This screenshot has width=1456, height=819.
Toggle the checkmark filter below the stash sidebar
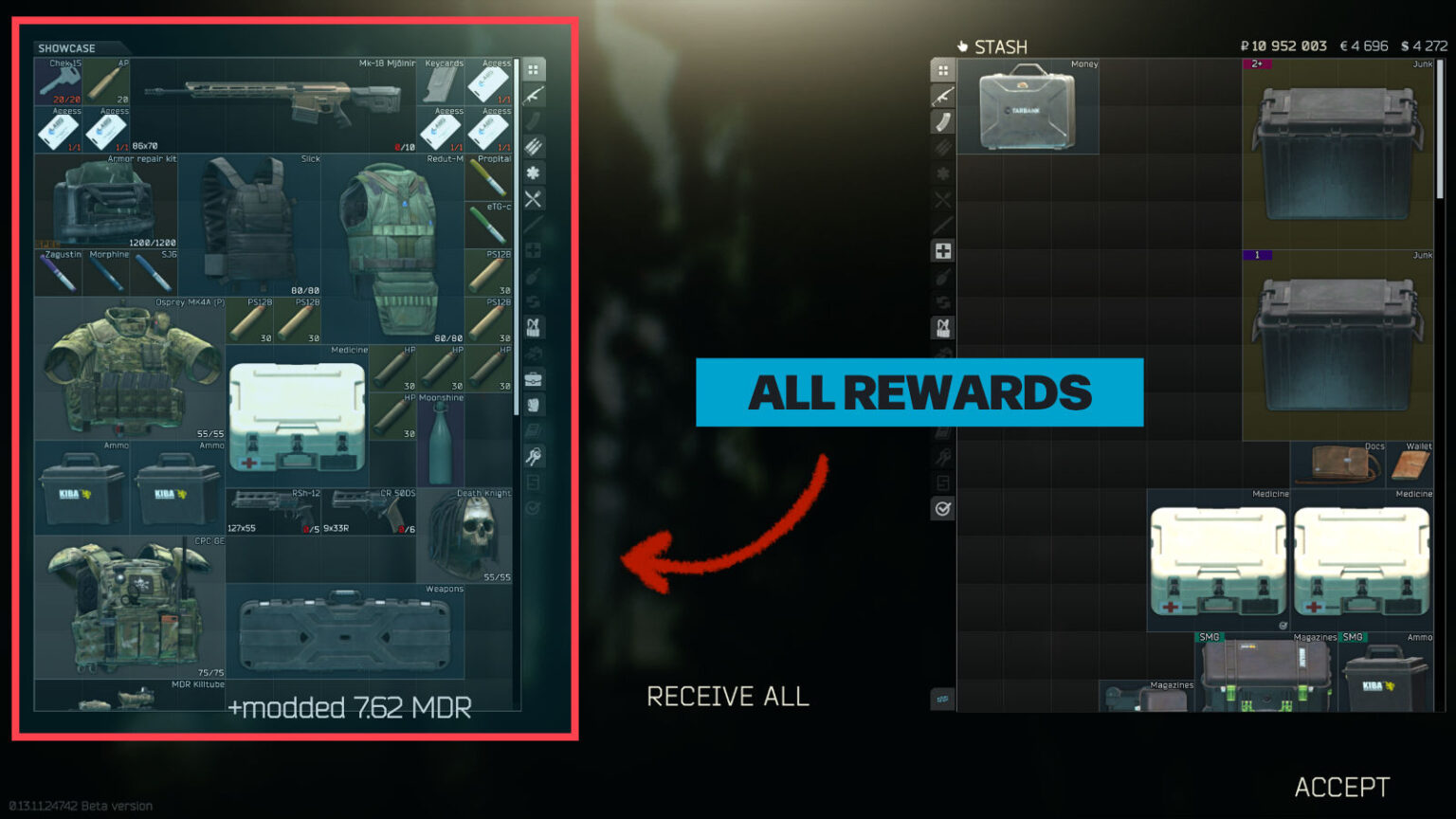944,509
